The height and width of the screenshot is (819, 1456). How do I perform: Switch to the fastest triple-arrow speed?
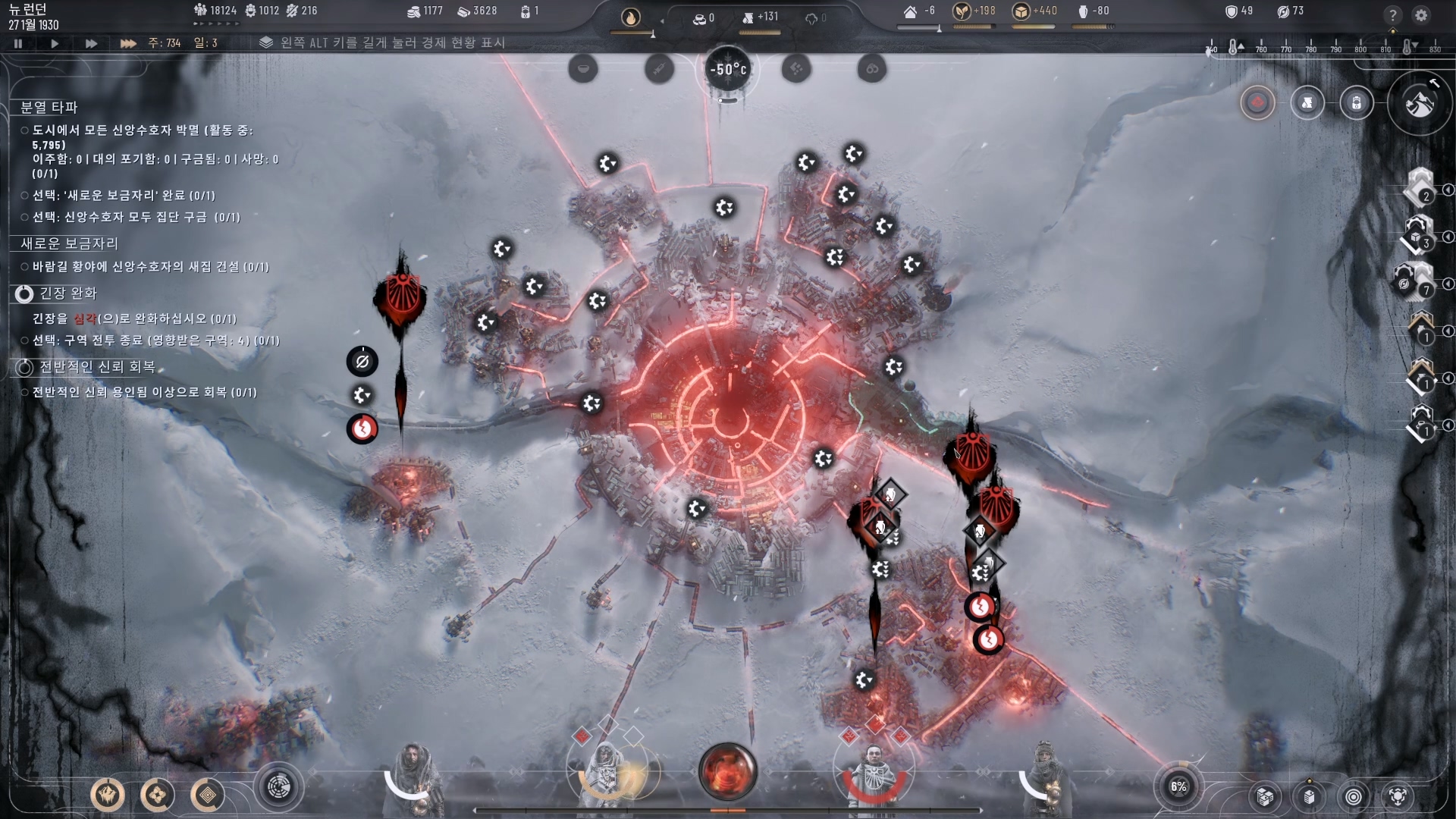[x=127, y=44]
